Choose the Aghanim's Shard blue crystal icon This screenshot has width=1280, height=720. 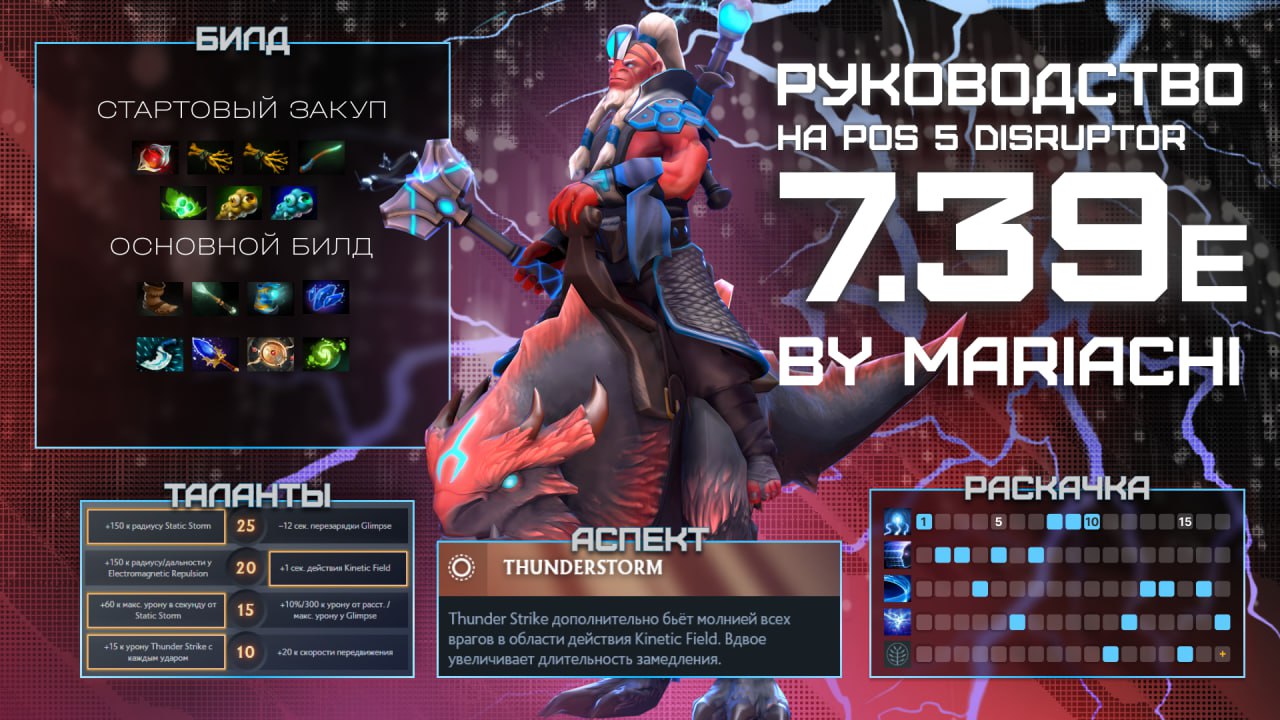[325, 298]
